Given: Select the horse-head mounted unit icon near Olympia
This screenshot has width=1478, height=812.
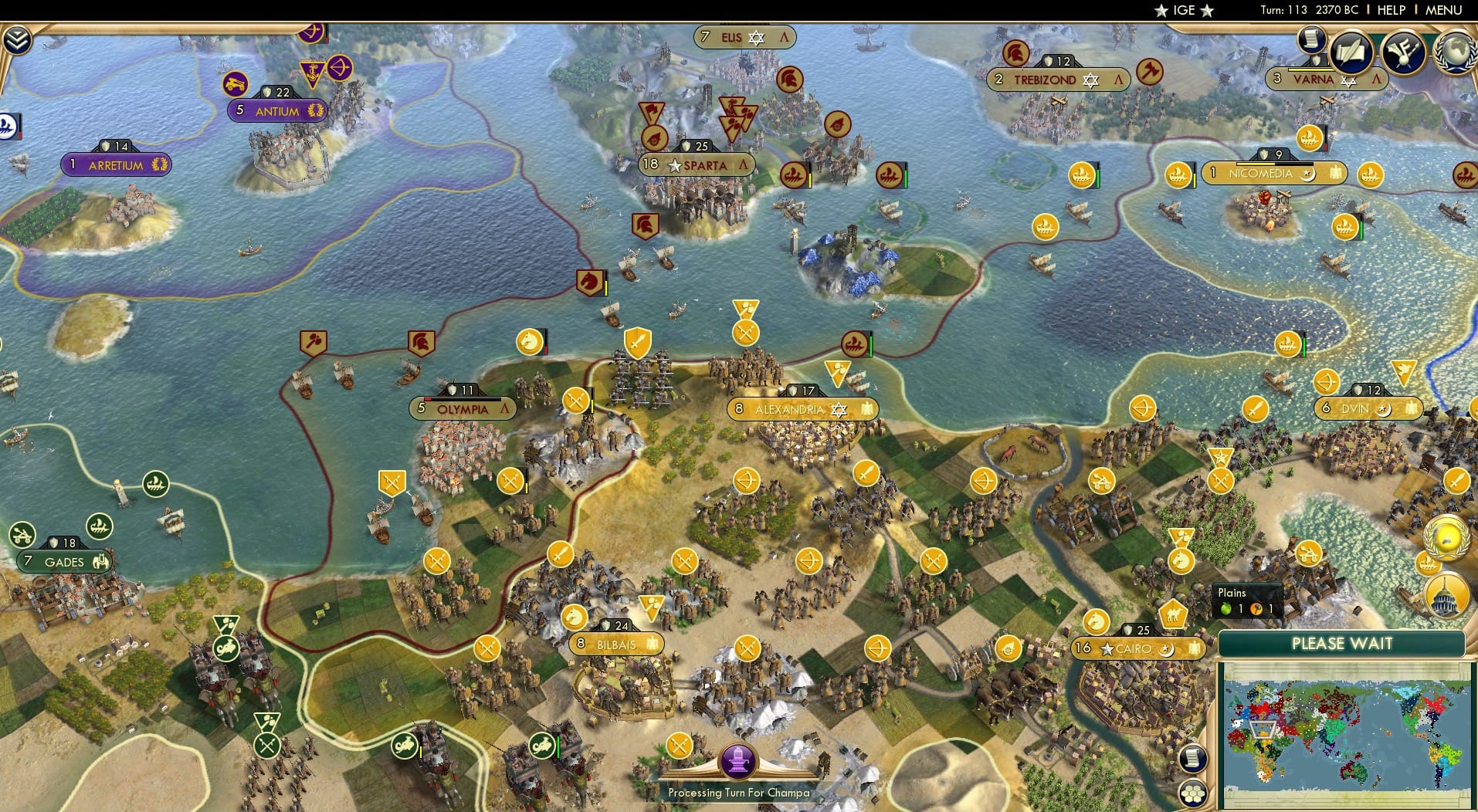Looking at the screenshot, I should pyautogui.click(x=529, y=342).
